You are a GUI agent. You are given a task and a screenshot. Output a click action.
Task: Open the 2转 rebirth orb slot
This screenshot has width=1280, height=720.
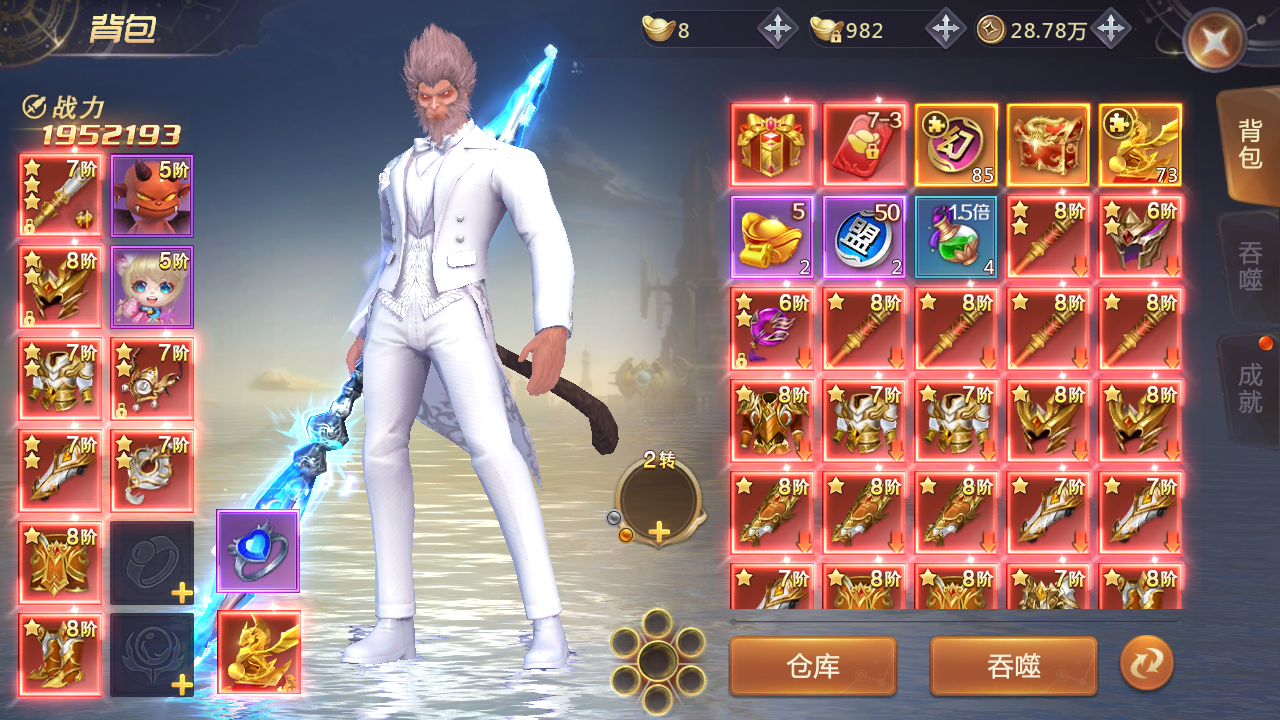[658, 500]
